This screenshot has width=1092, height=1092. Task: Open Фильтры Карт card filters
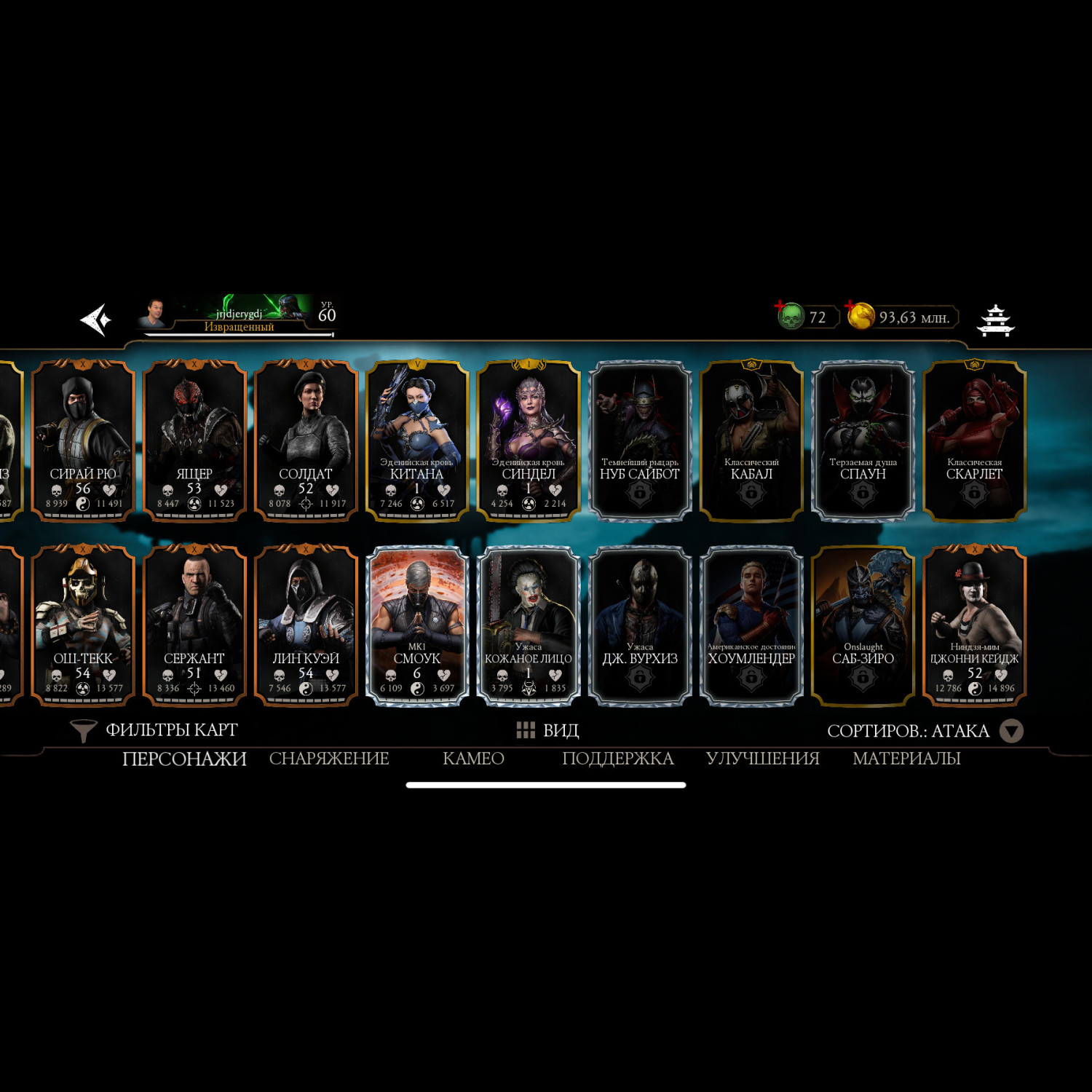pos(154,730)
